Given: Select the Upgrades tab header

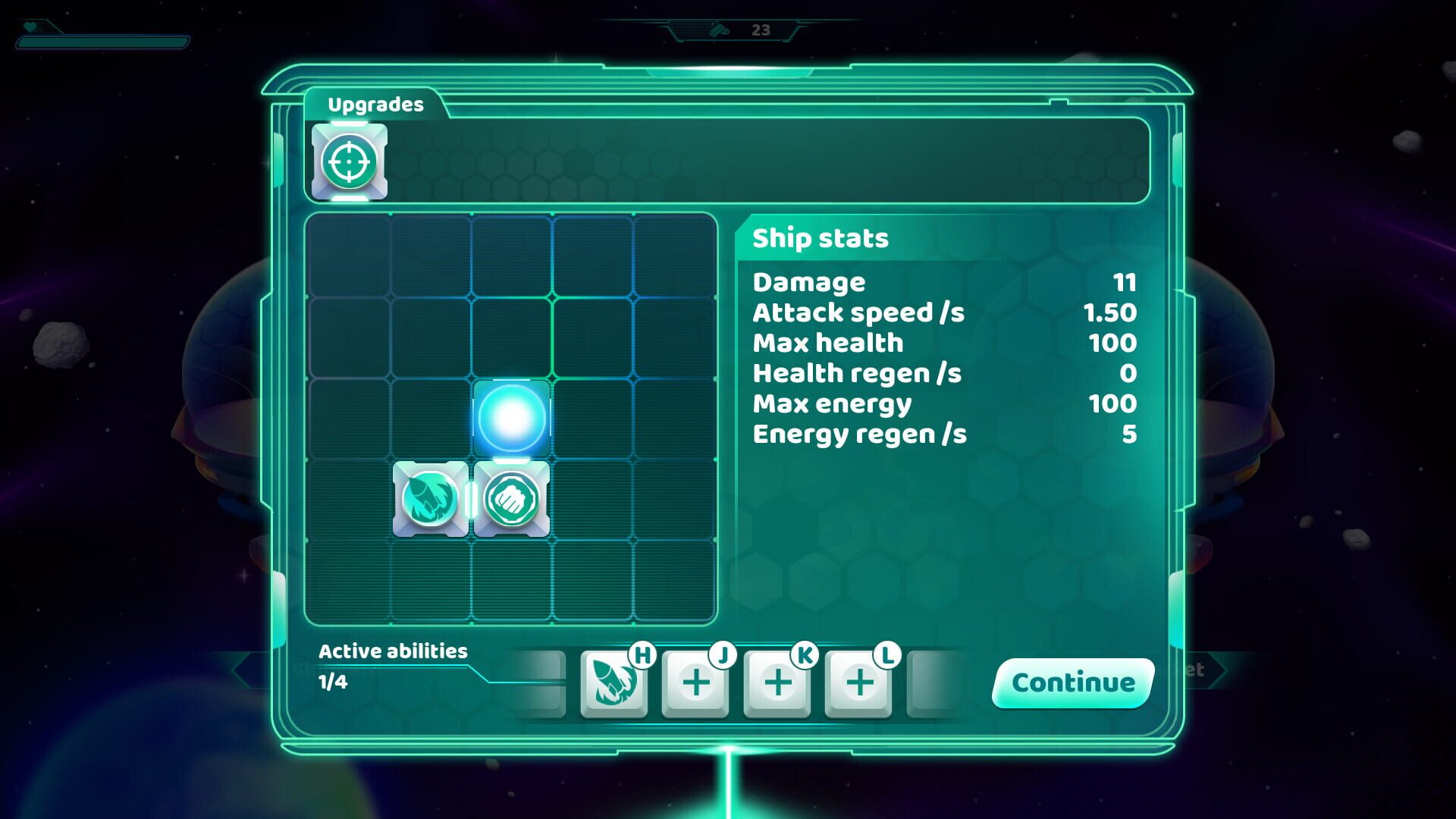Looking at the screenshot, I should coord(377,105).
